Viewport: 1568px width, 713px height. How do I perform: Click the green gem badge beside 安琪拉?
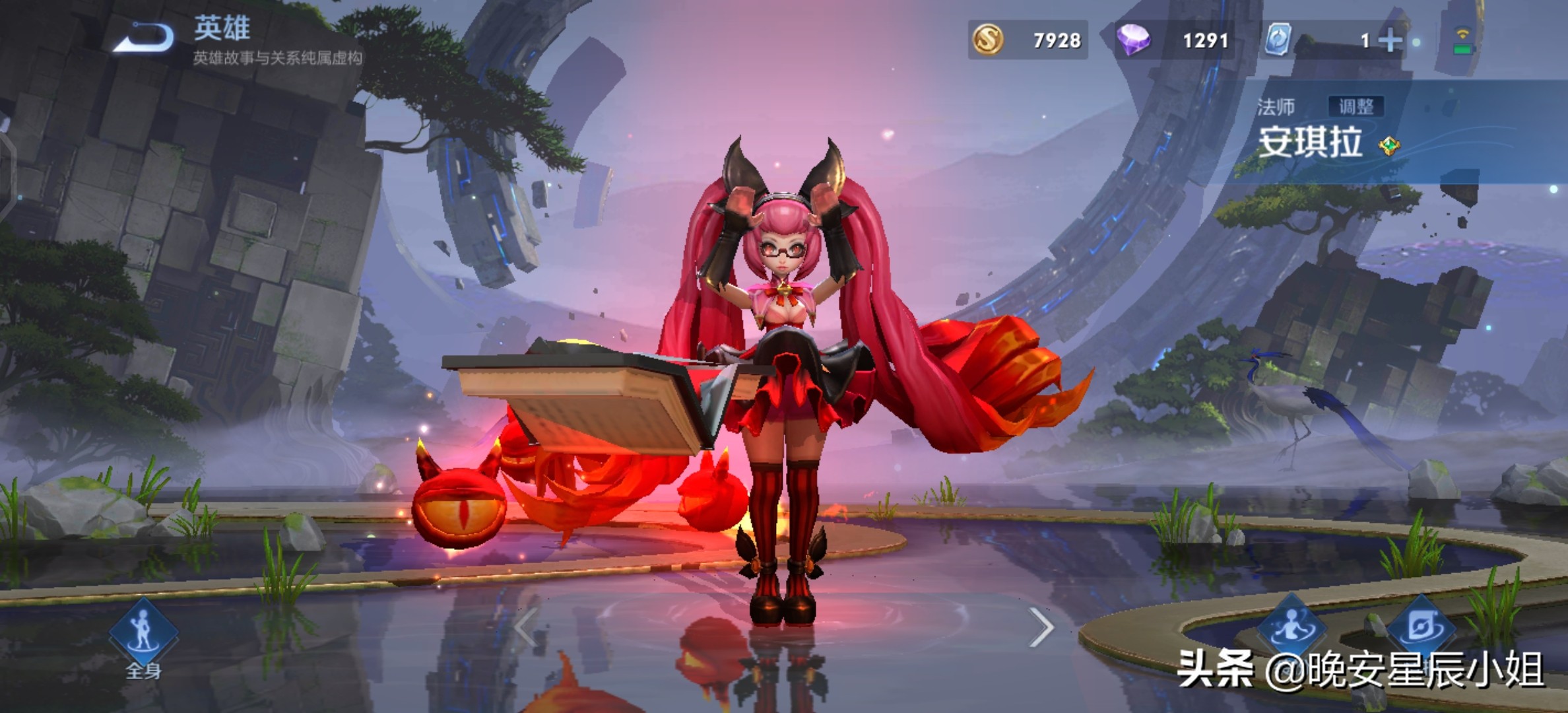1389,145
